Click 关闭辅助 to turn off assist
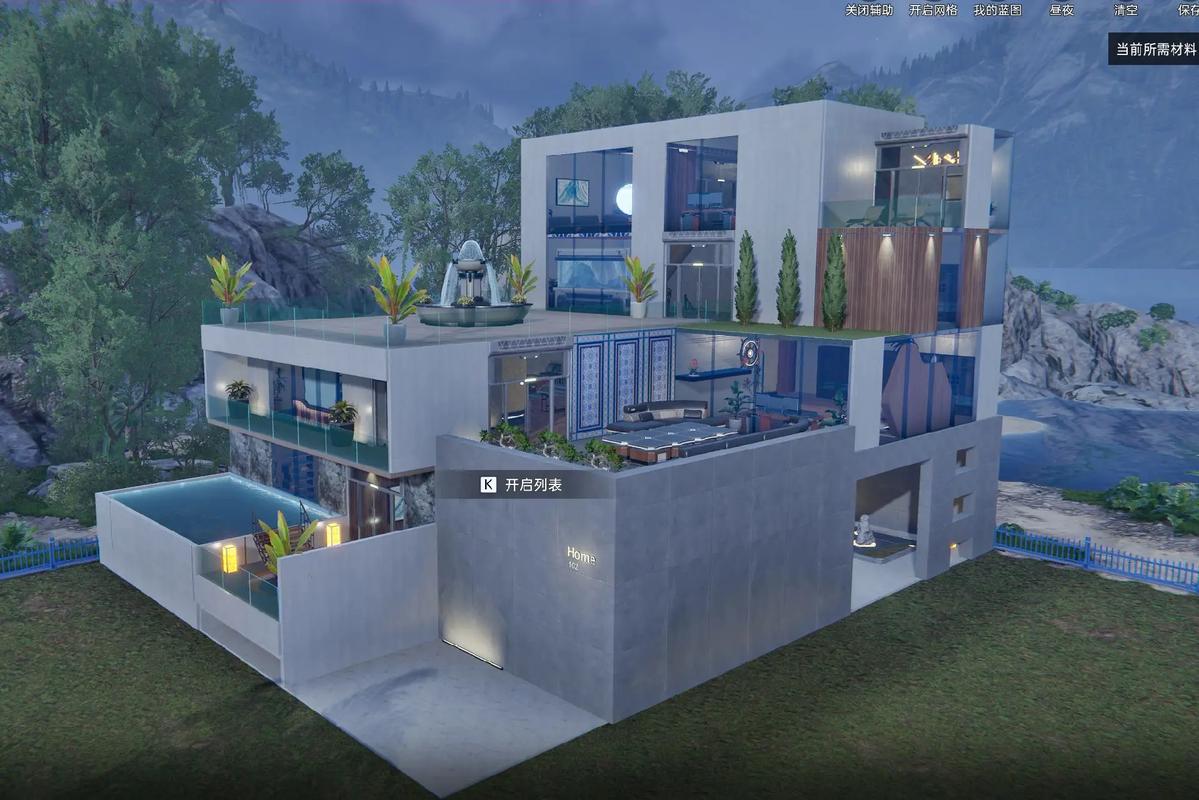This screenshot has width=1199, height=800. pos(868,10)
